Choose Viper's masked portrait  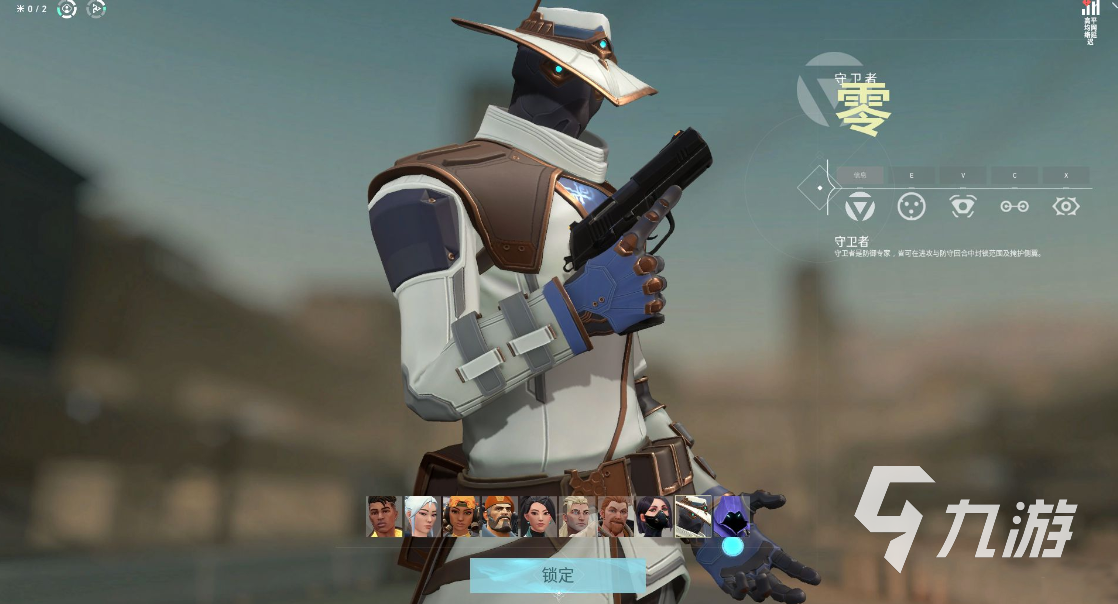[655, 517]
